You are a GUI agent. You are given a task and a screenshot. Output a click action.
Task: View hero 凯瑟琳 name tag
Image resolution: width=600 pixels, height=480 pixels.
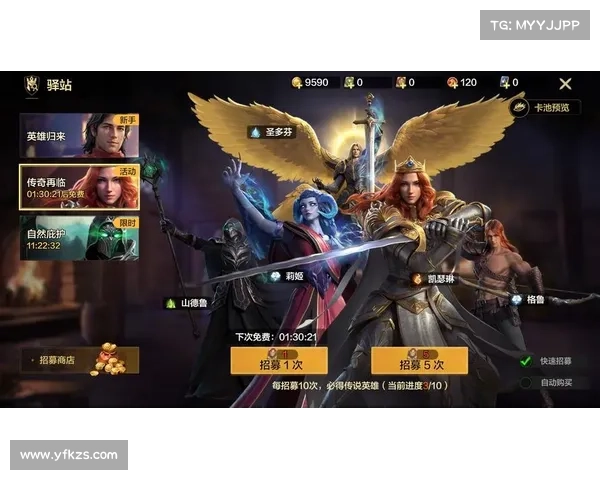tap(434, 279)
